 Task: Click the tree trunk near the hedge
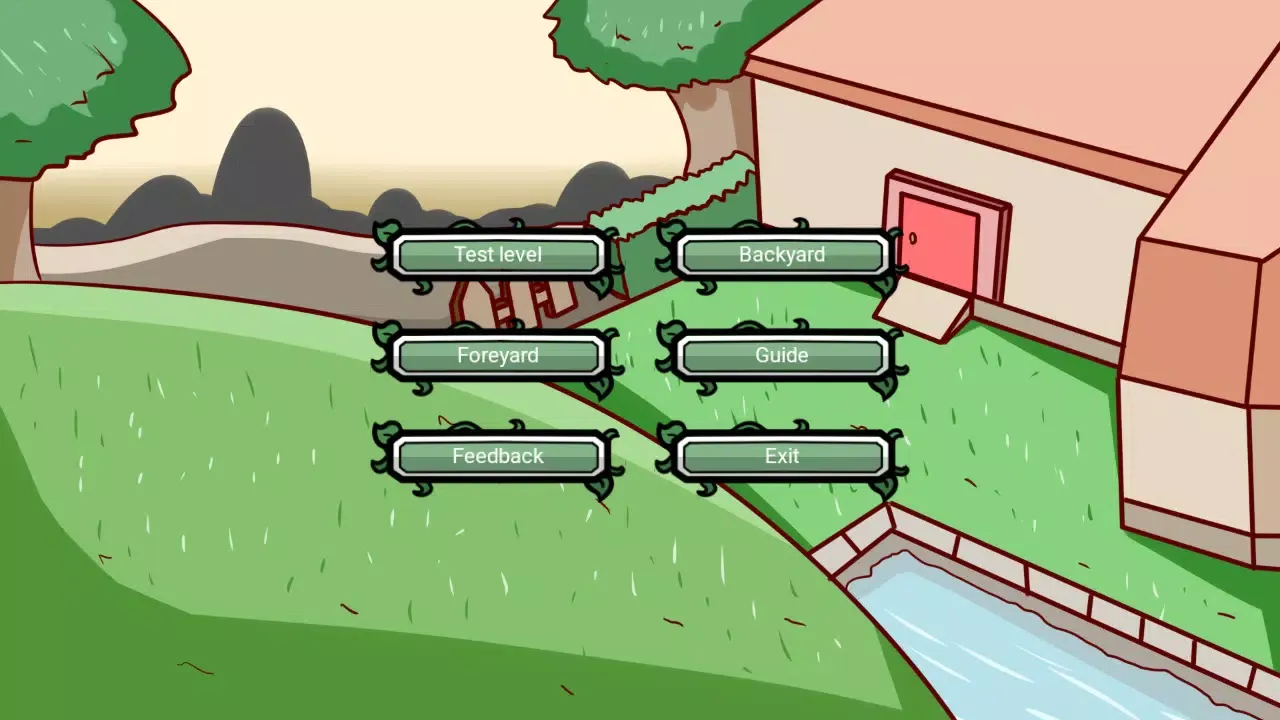tap(705, 120)
